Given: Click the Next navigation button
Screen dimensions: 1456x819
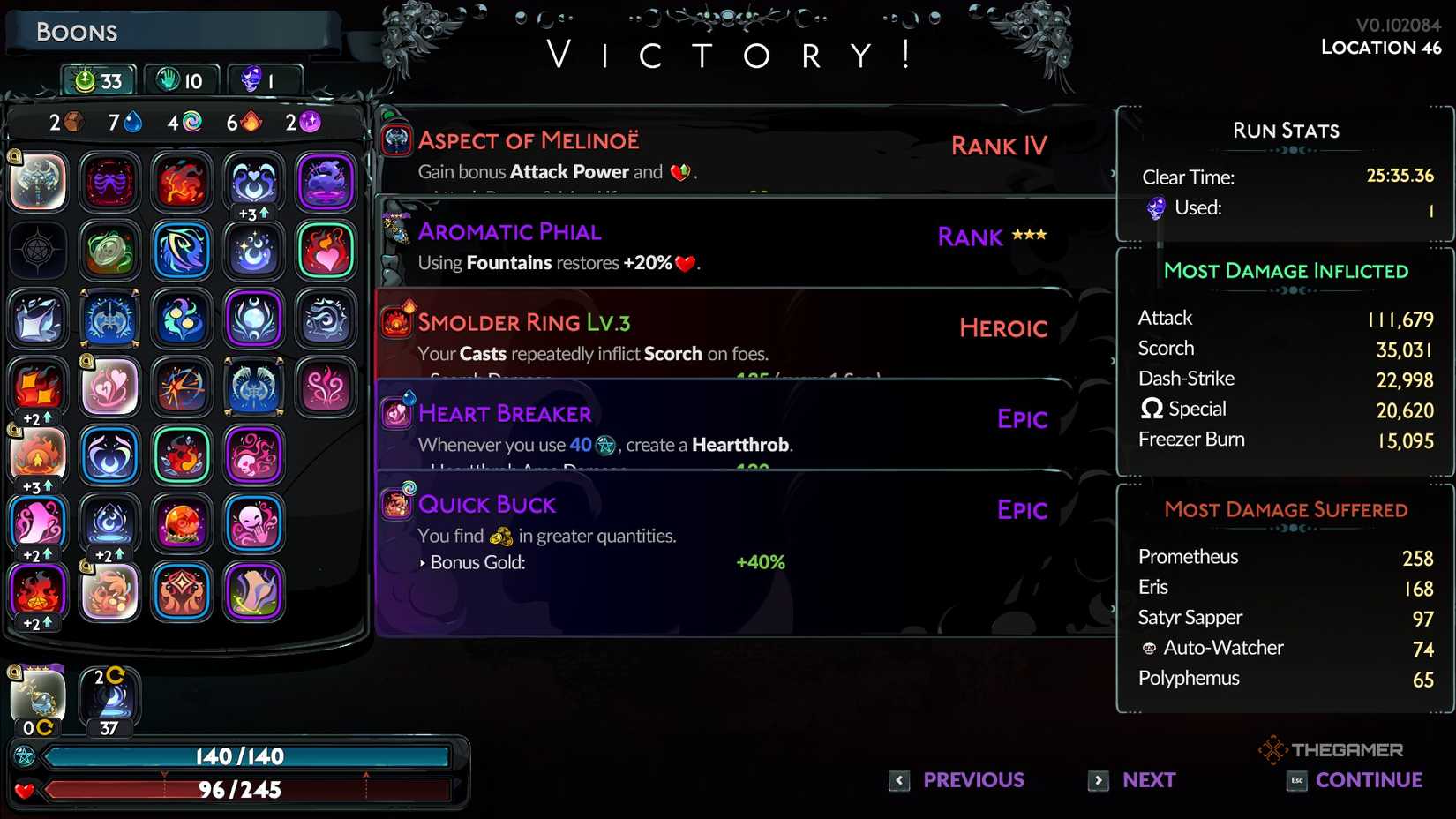Looking at the screenshot, I should coord(1146,780).
